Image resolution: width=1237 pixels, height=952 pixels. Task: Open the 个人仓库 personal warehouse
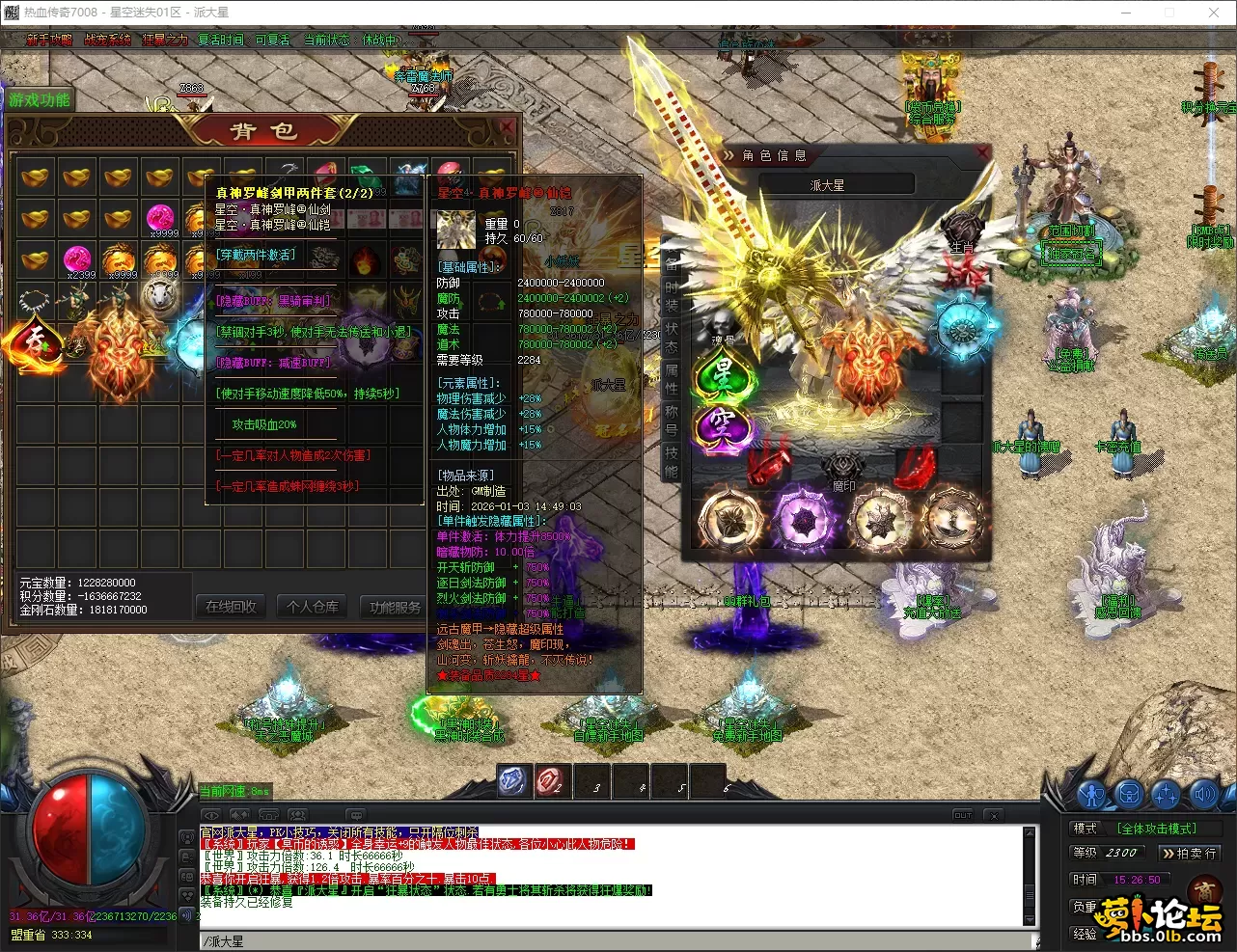click(314, 607)
